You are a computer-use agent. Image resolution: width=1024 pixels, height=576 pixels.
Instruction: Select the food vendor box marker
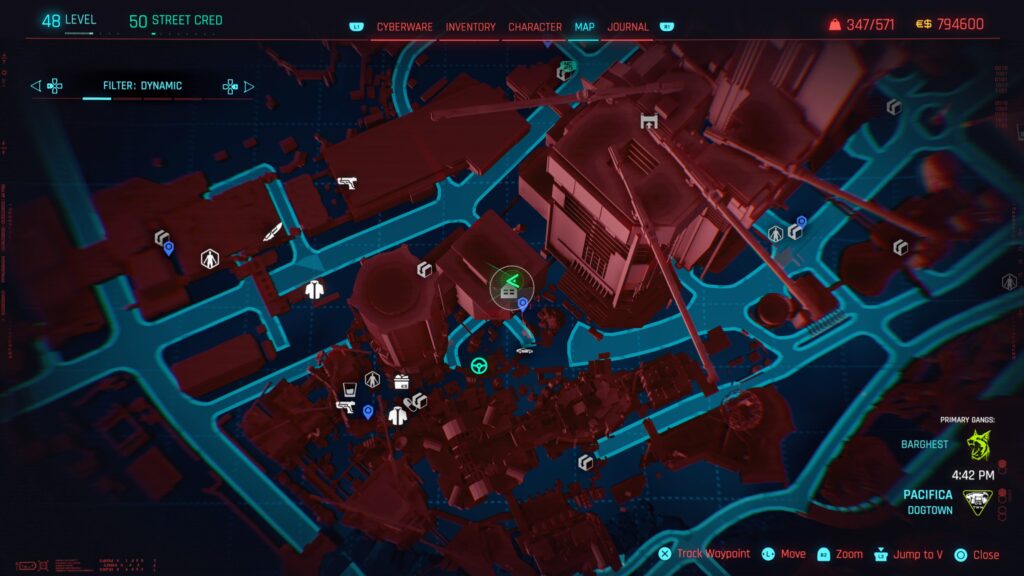point(402,381)
